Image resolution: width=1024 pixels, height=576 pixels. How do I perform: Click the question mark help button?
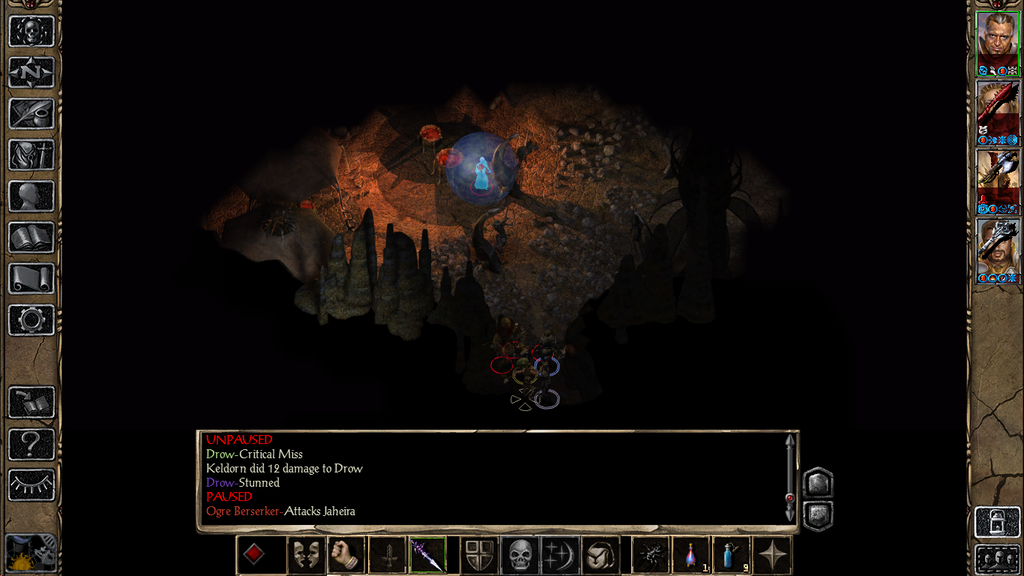[31, 443]
